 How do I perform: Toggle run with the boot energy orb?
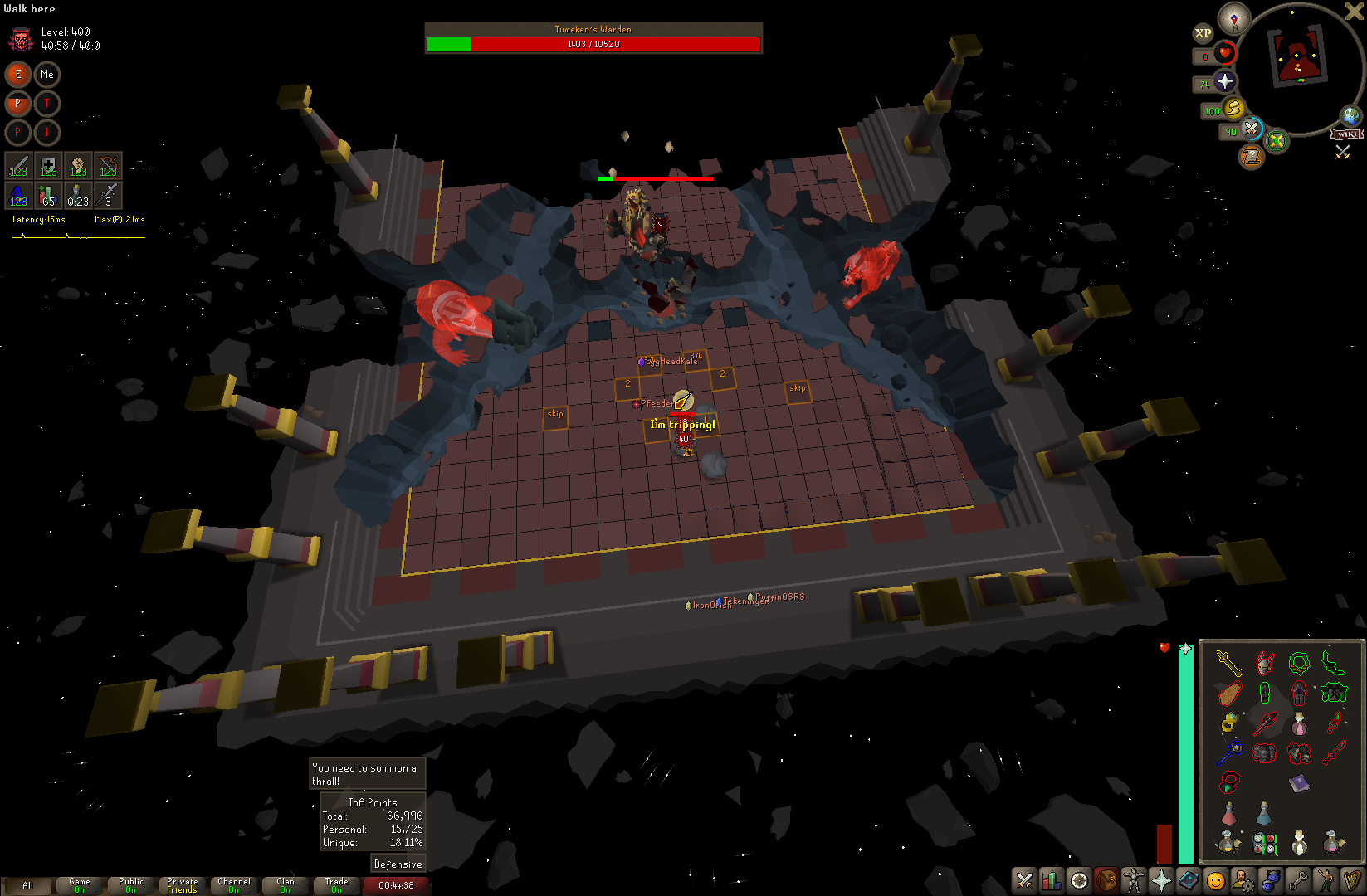point(1233,108)
